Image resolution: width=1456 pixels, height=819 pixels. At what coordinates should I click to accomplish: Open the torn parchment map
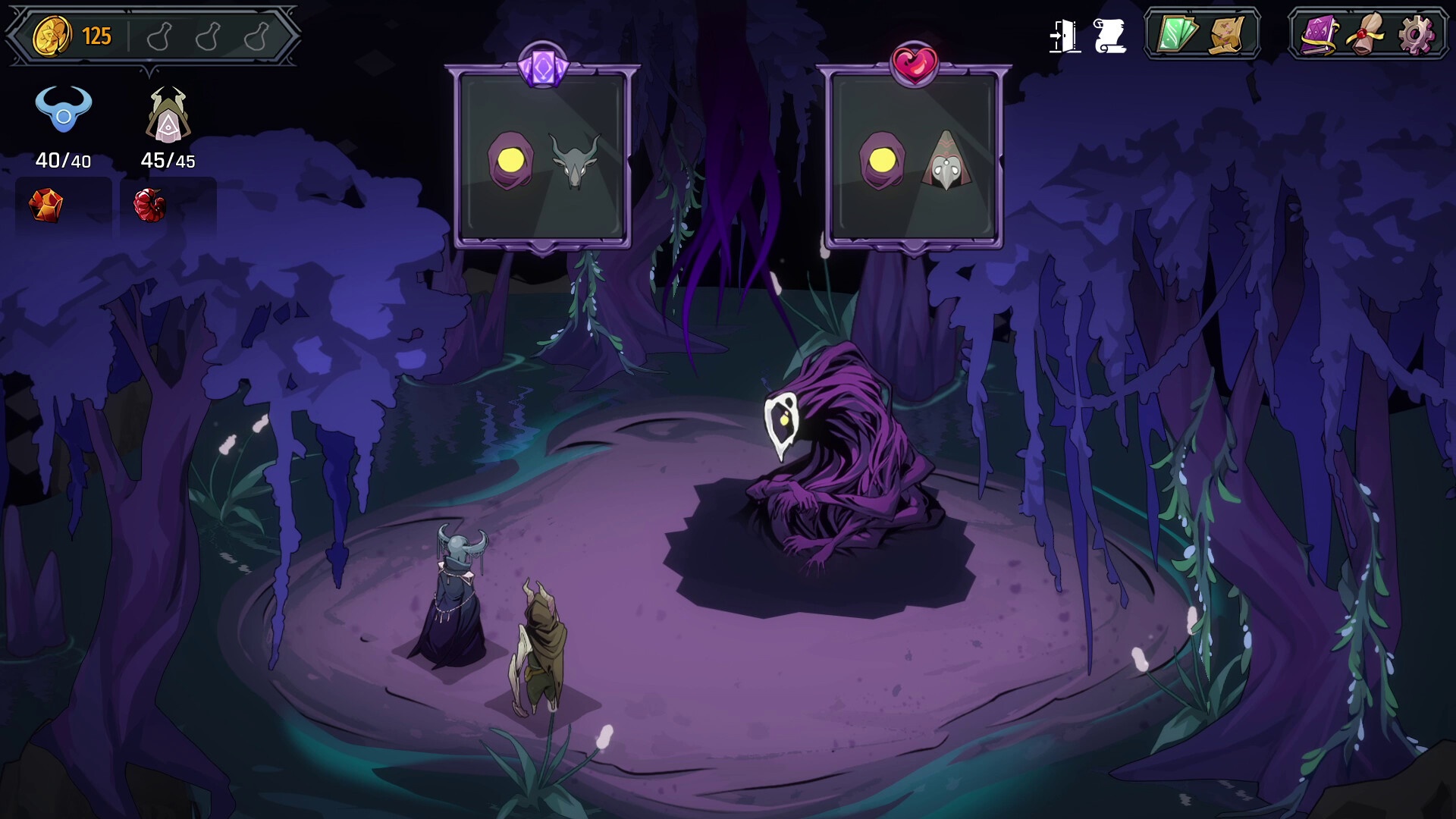click(1227, 34)
